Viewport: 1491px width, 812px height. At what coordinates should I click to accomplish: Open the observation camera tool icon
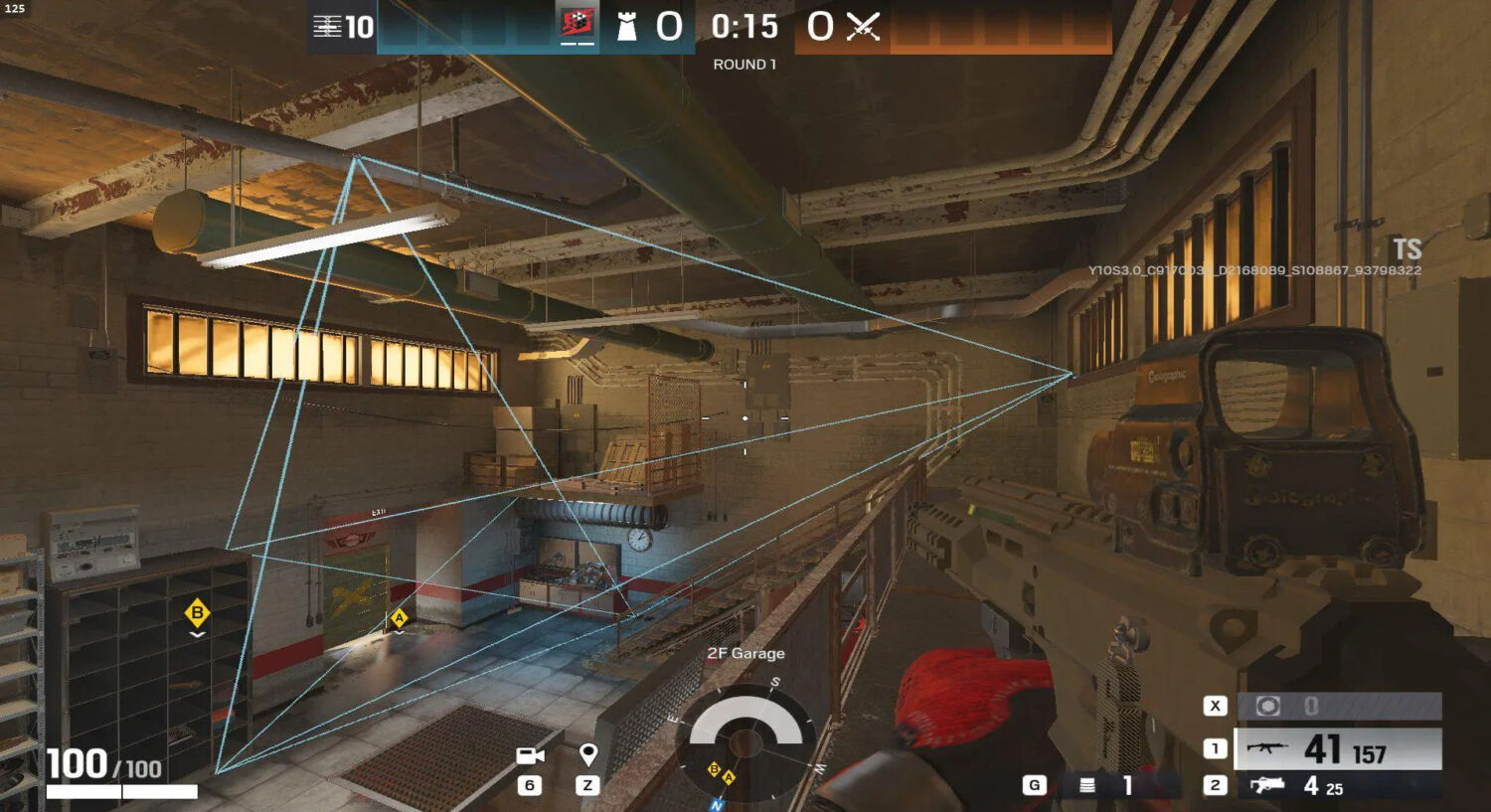pyautogui.click(x=530, y=756)
